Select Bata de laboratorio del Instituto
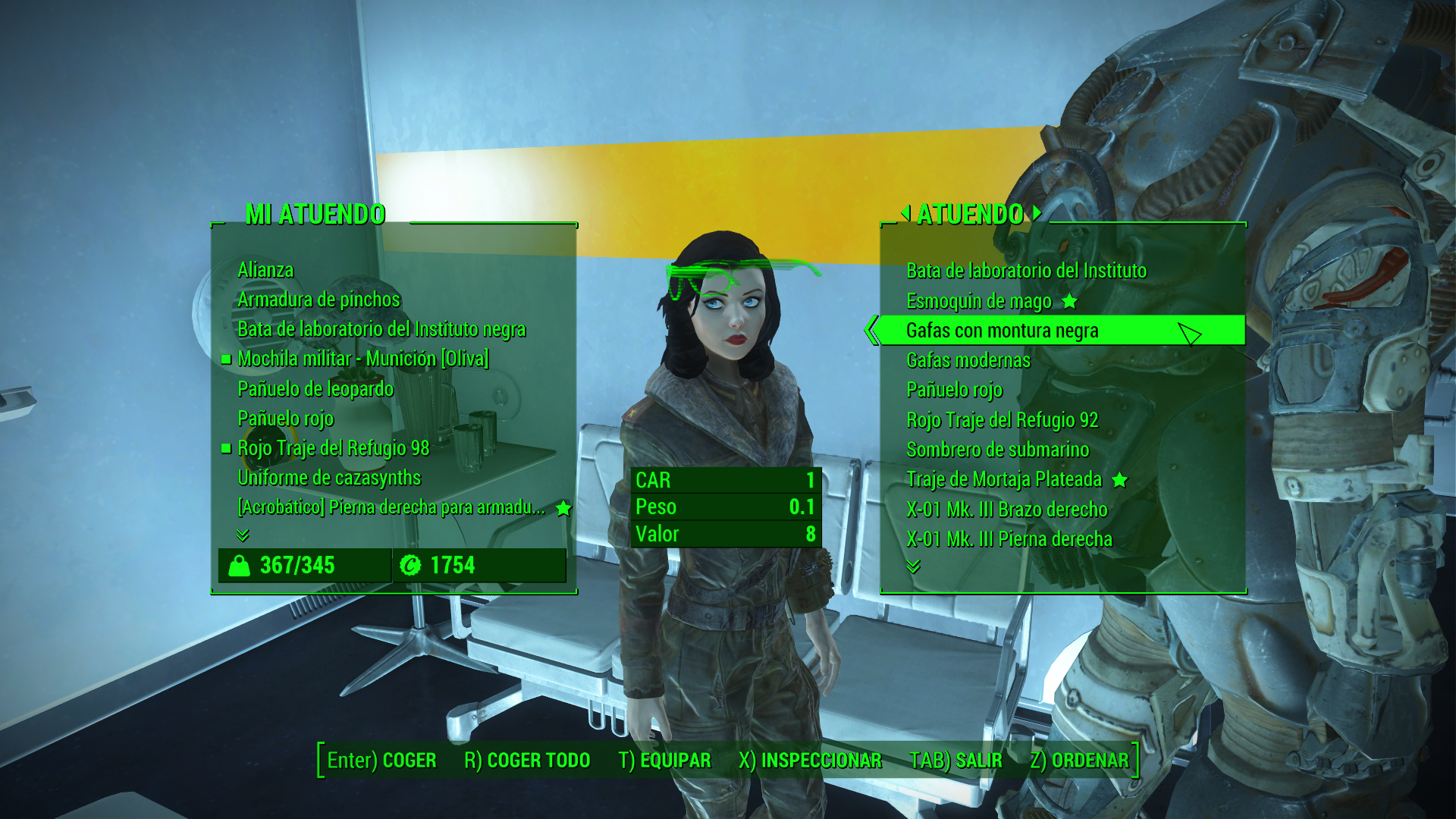The width and height of the screenshot is (1456, 819). [x=1026, y=271]
